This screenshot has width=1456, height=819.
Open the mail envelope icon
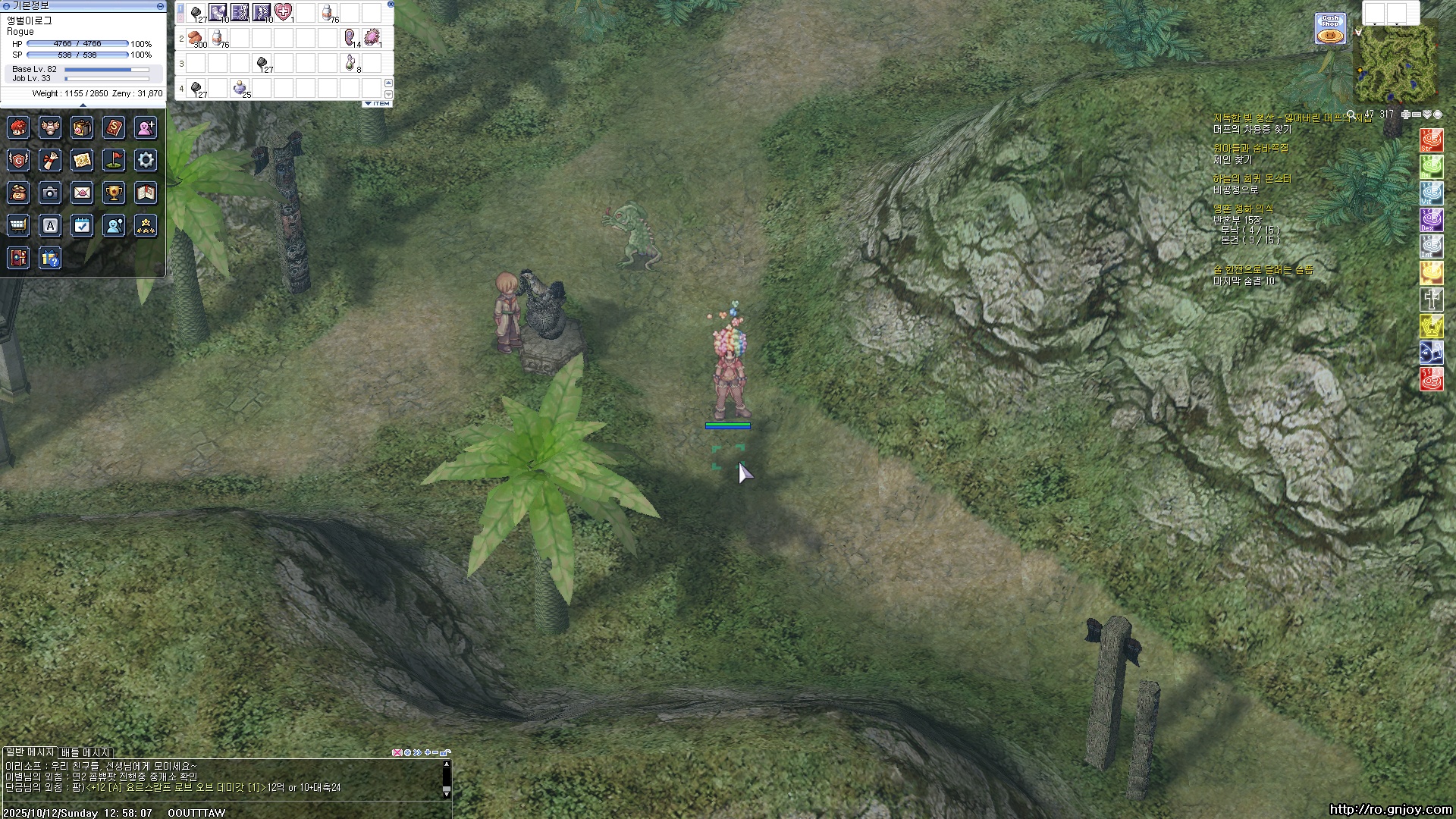tap(82, 193)
